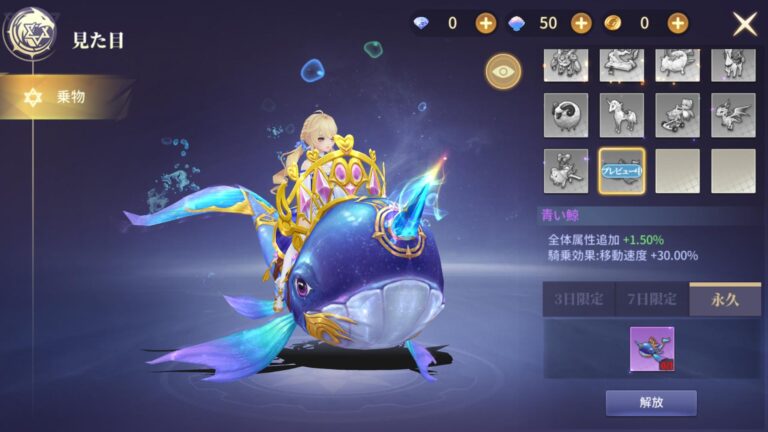Viewport: 768px width, 432px height.
Task: Toggle the eye visibility icon
Action: point(502,71)
